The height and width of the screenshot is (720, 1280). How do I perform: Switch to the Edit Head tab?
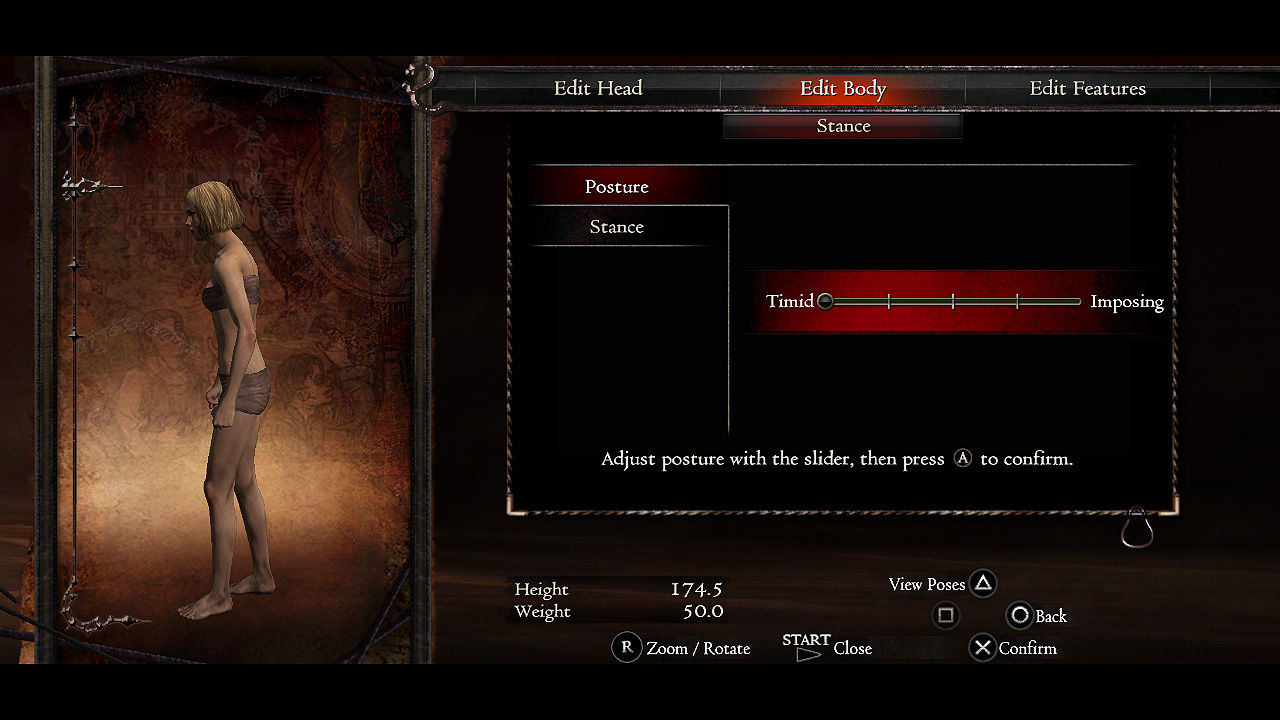598,88
